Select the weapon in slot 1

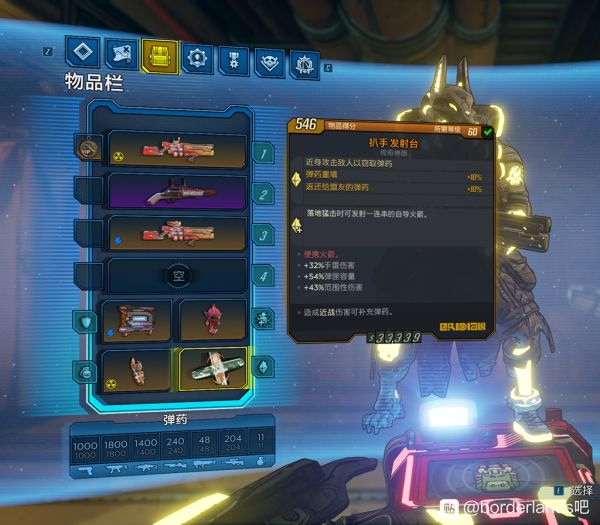[x=176, y=150]
